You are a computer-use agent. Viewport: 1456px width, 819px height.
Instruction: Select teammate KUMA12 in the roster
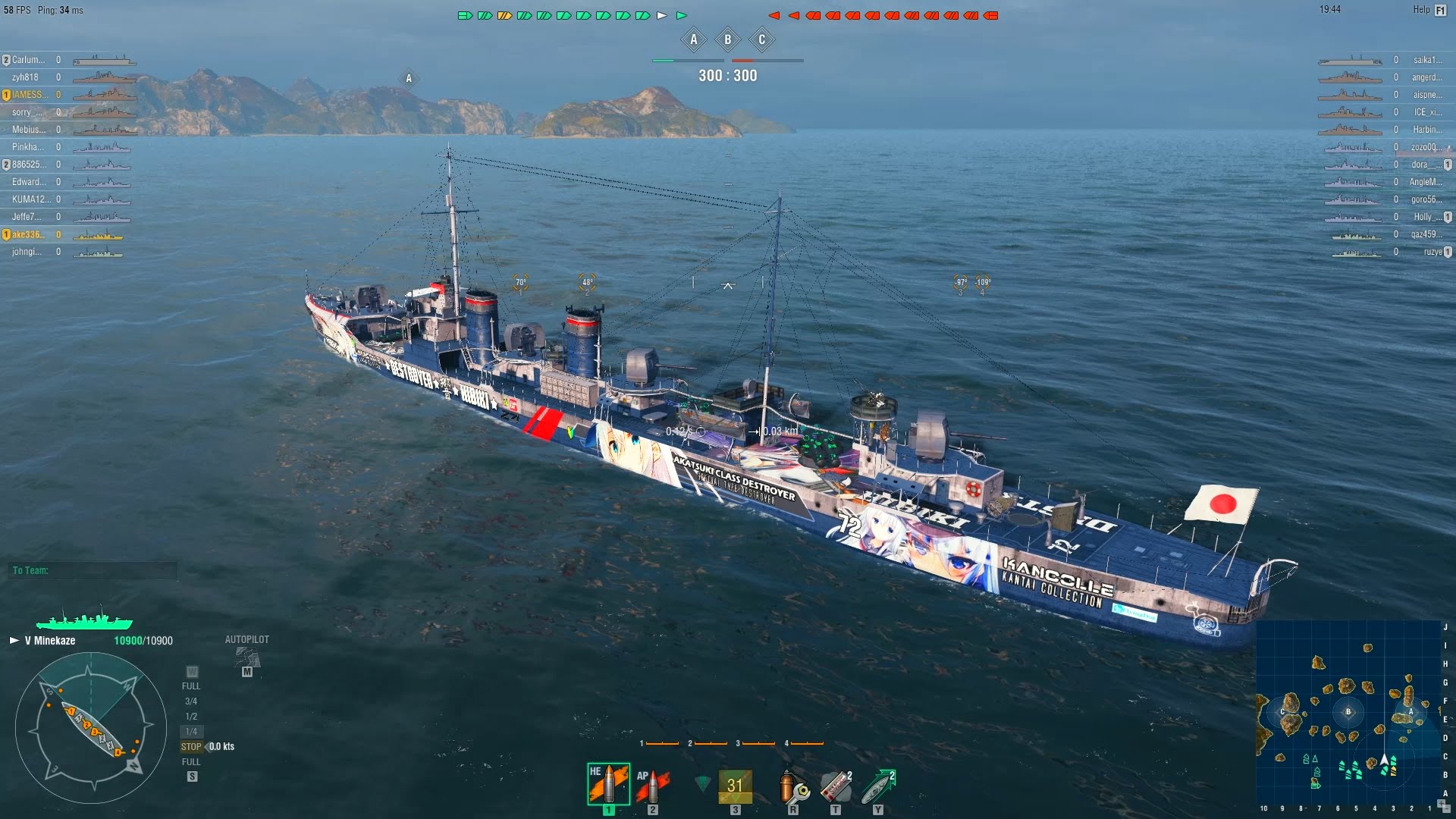coord(29,199)
